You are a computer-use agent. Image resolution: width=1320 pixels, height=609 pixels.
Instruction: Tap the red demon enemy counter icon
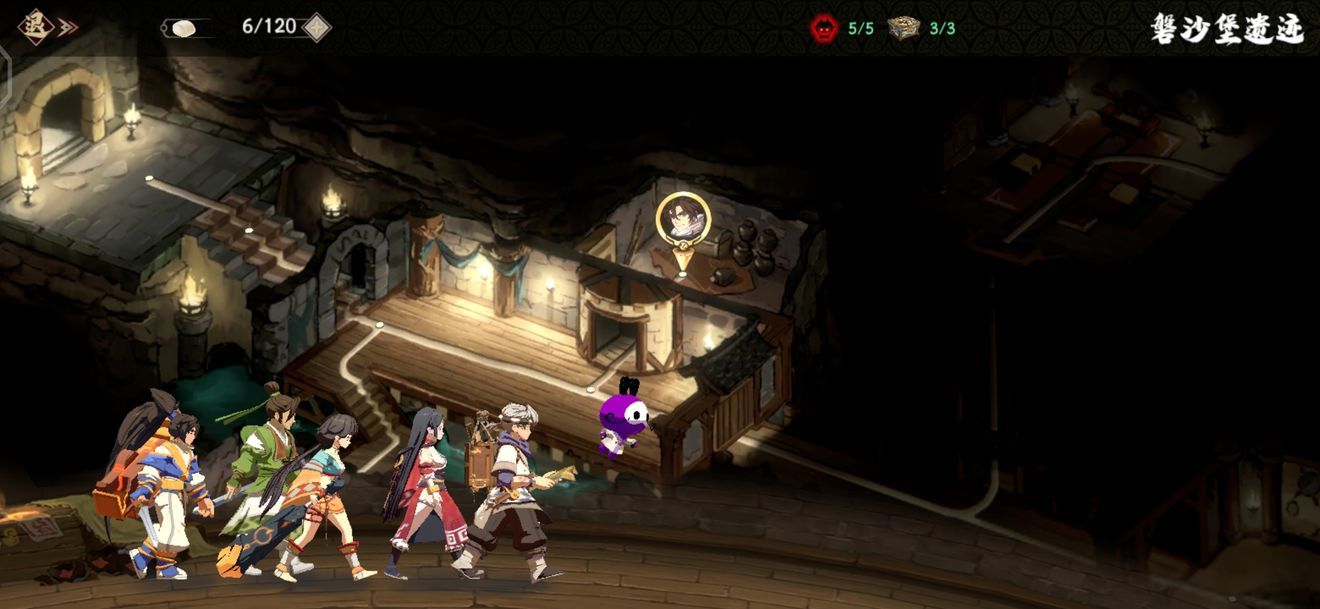coord(824,28)
